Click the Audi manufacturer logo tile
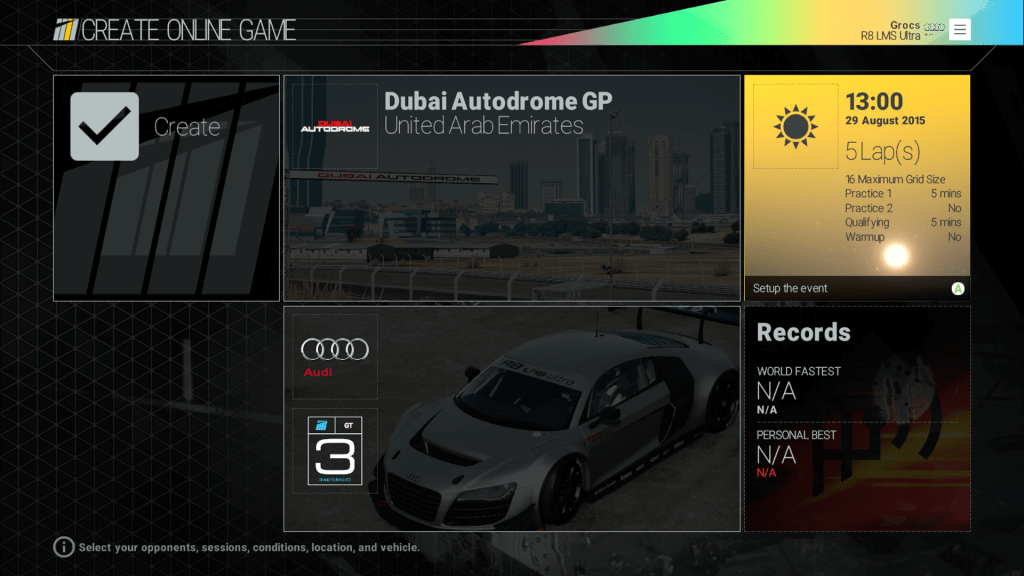Screen dimensions: 1024x576 [335, 357]
